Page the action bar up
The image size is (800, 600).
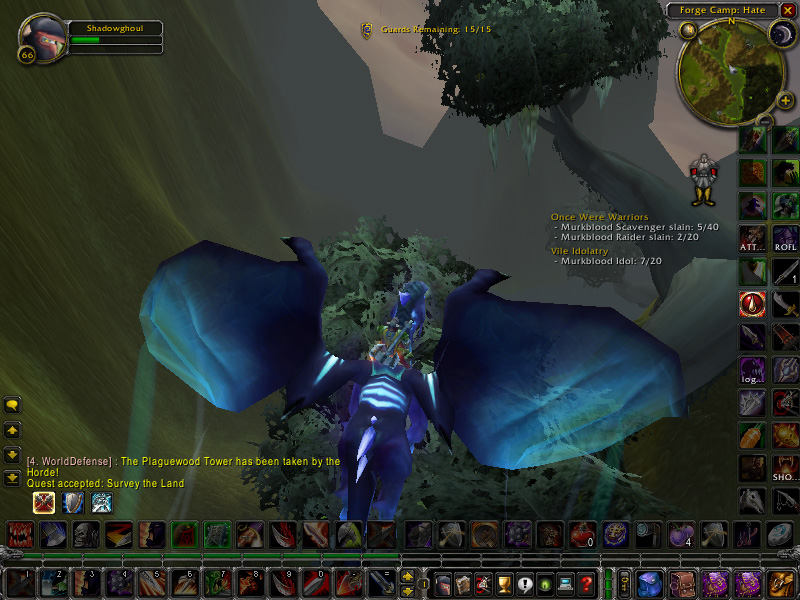pos(408,575)
